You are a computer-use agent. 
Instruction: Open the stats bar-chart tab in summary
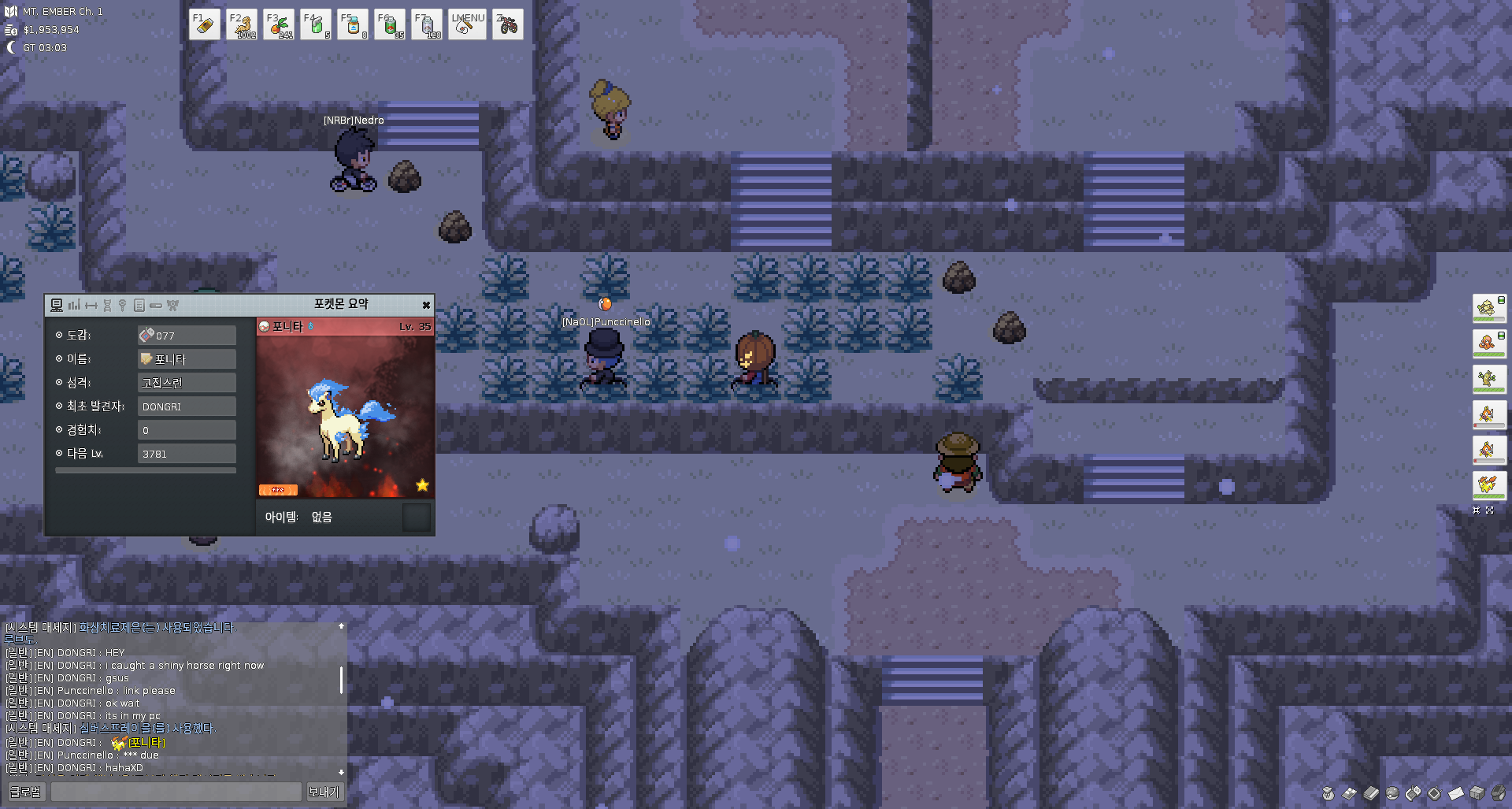pyautogui.click(x=74, y=306)
